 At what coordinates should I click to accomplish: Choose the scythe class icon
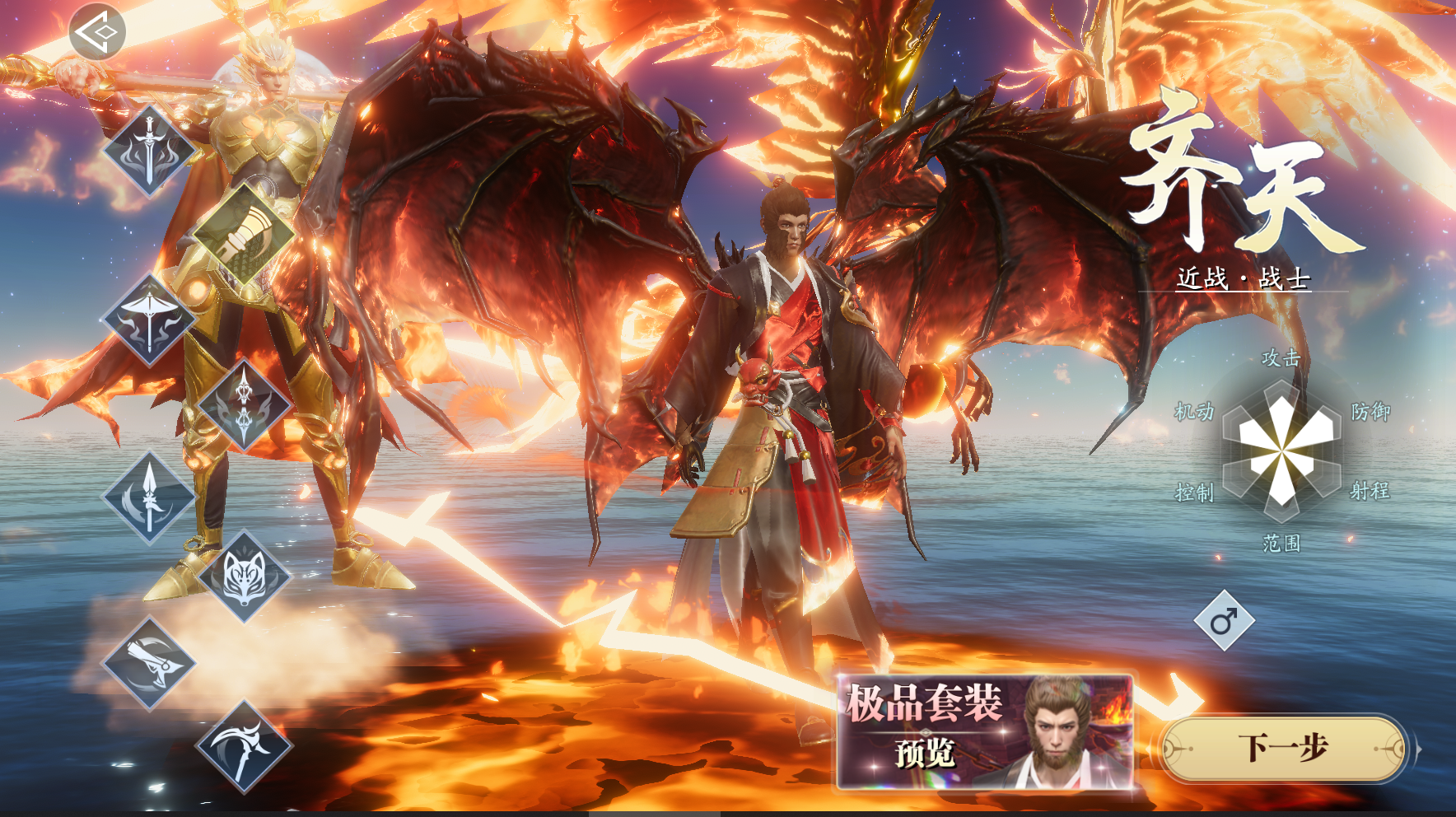(x=245, y=747)
